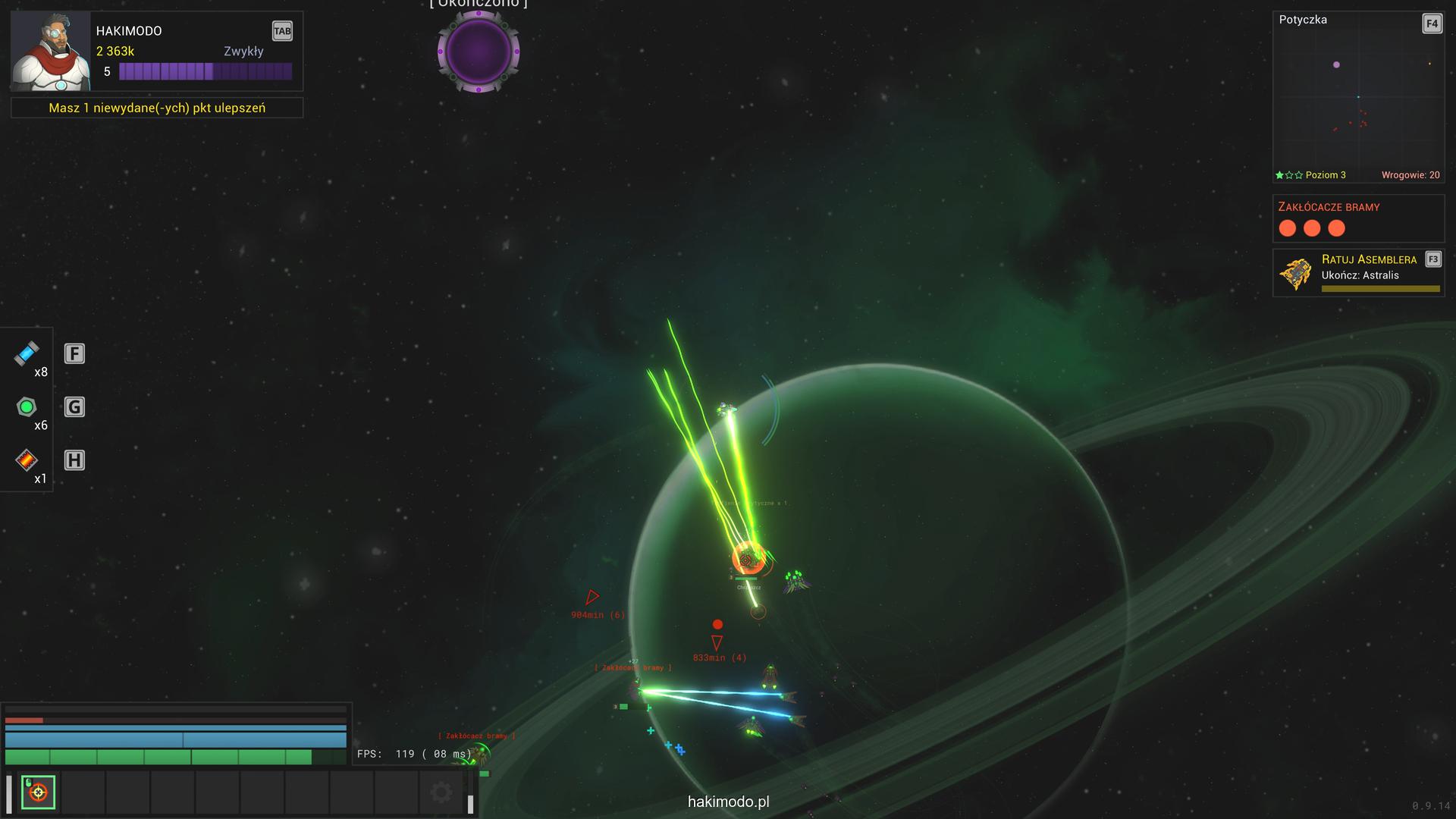Activate the green hexagon consumable

coord(27,407)
